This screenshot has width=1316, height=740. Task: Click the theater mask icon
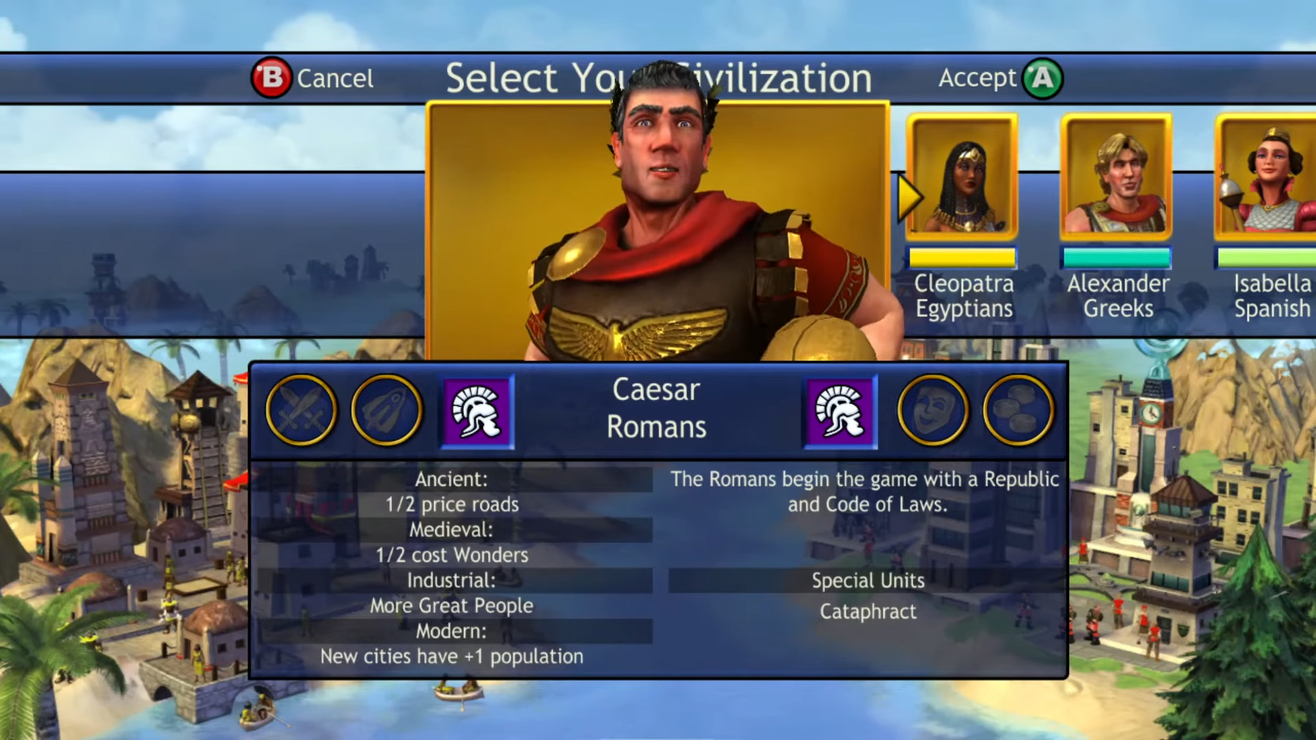(x=932, y=410)
